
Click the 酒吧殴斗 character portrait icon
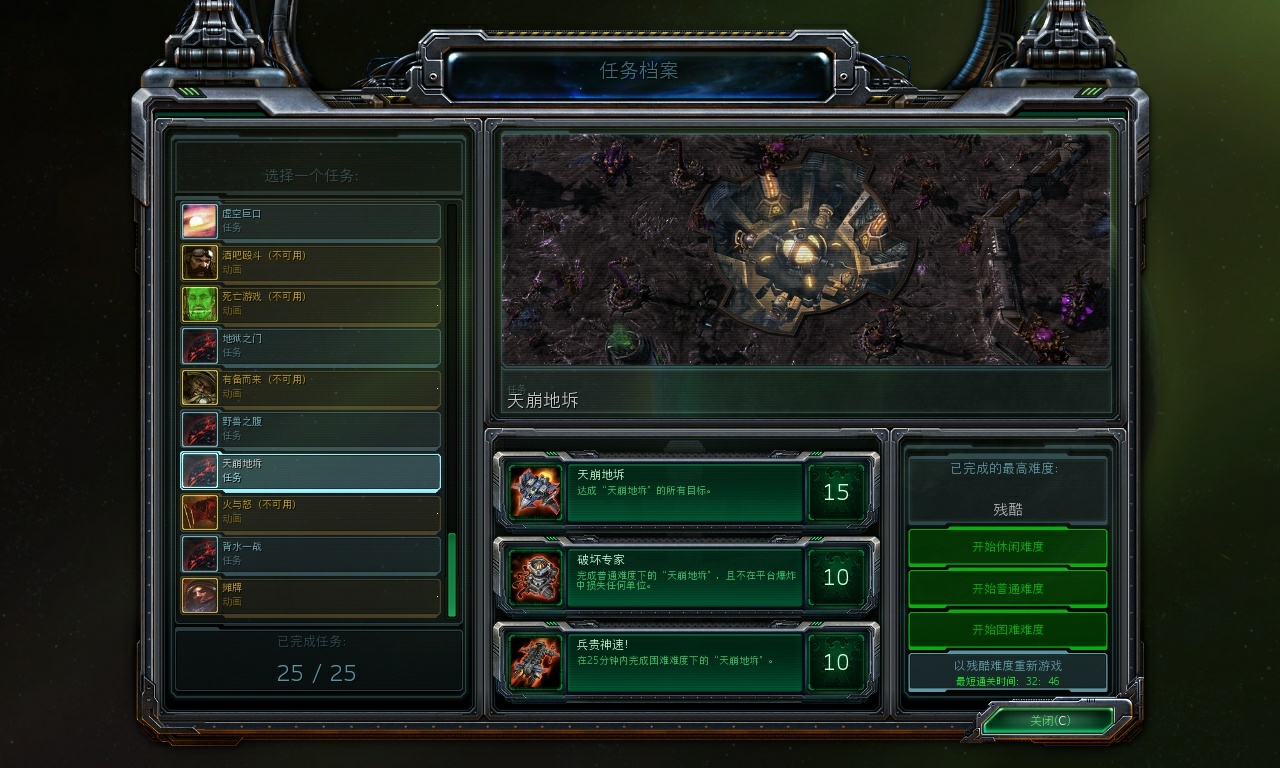tap(199, 261)
